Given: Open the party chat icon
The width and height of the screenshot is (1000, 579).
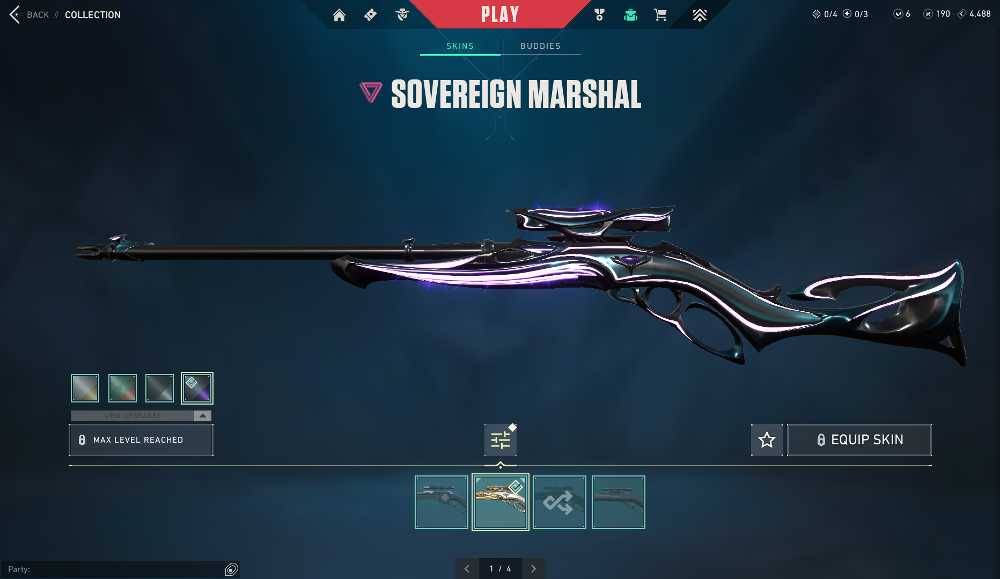Looking at the screenshot, I should click(231, 570).
